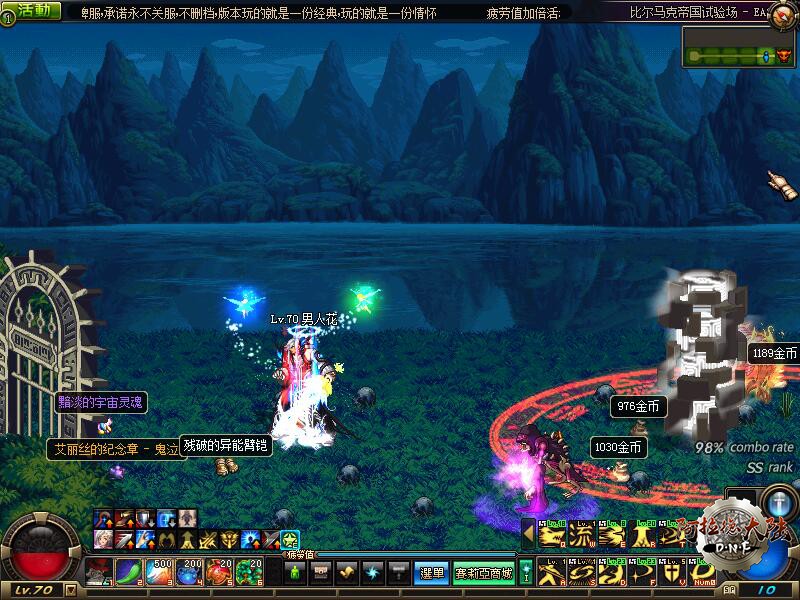Image resolution: width=800 pixels, height=600 pixels.
Task: Click the green star buff icon
Action: point(290,540)
